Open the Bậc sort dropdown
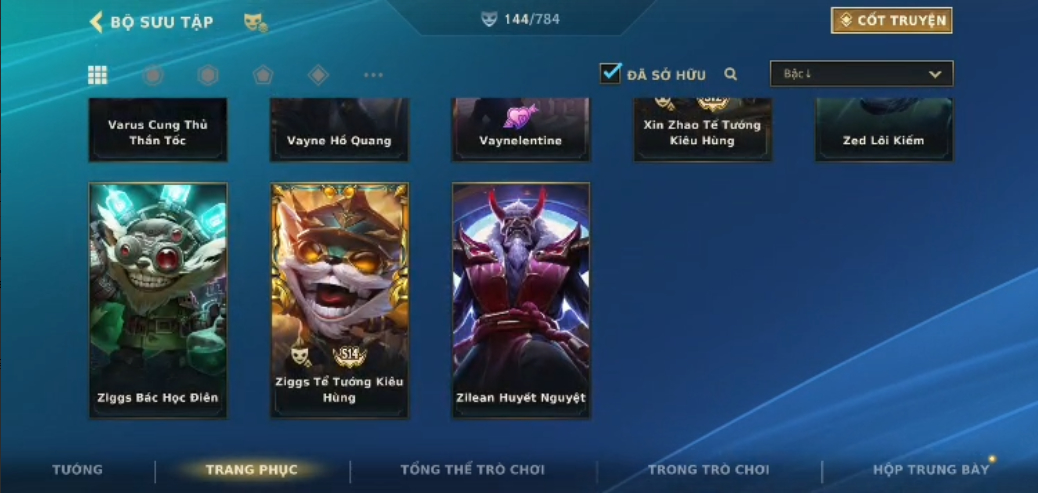This screenshot has width=1038, height=493. (861, 74)
